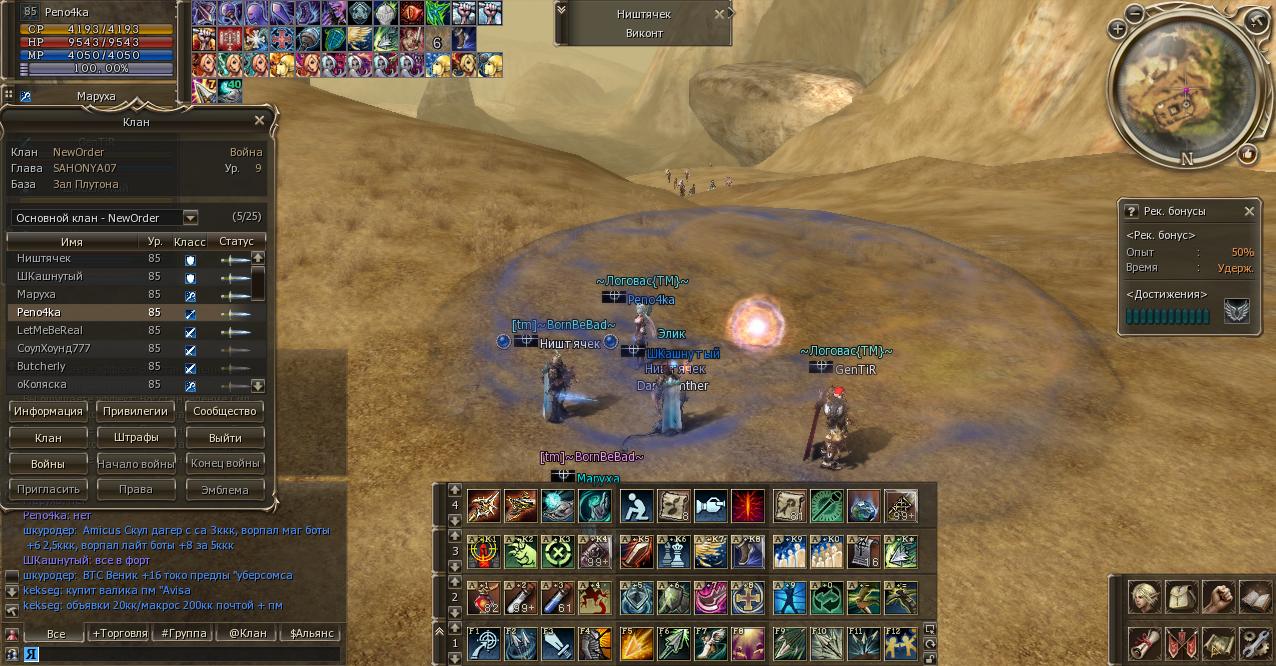Click the Штрафы button
Viewport: 1276px width, 666px height.
(x=136, y=437)
